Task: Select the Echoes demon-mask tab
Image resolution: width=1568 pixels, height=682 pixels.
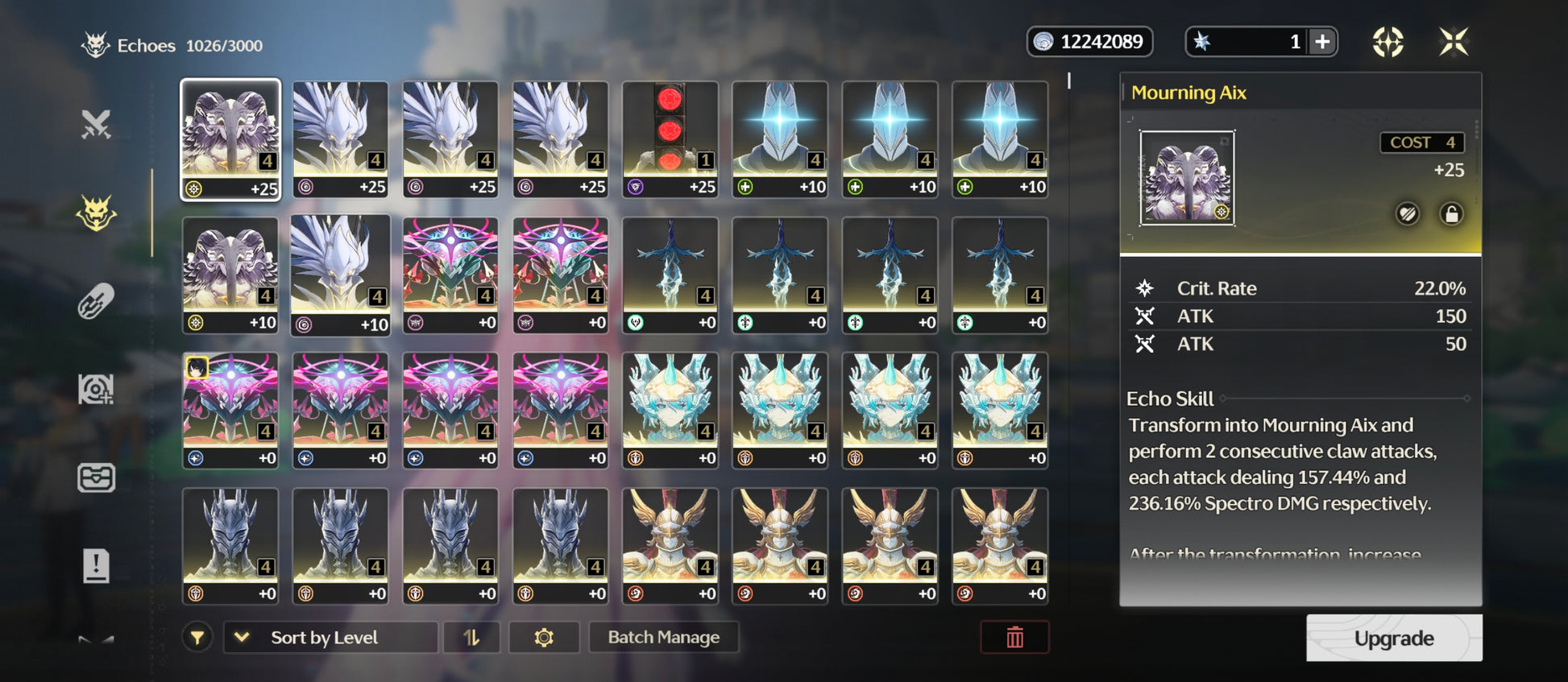Action: pyautogui.click(x=96, y=213)
